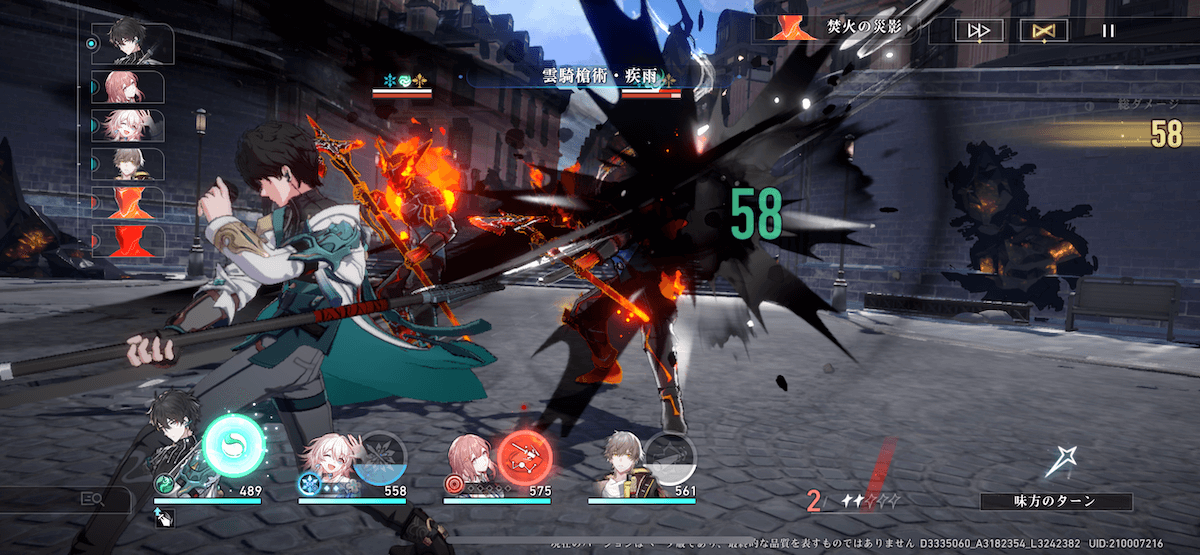Open the battle details magnifier button
Image resolution: width=1200 pixels, height=555 pixels.
[92, 498]
